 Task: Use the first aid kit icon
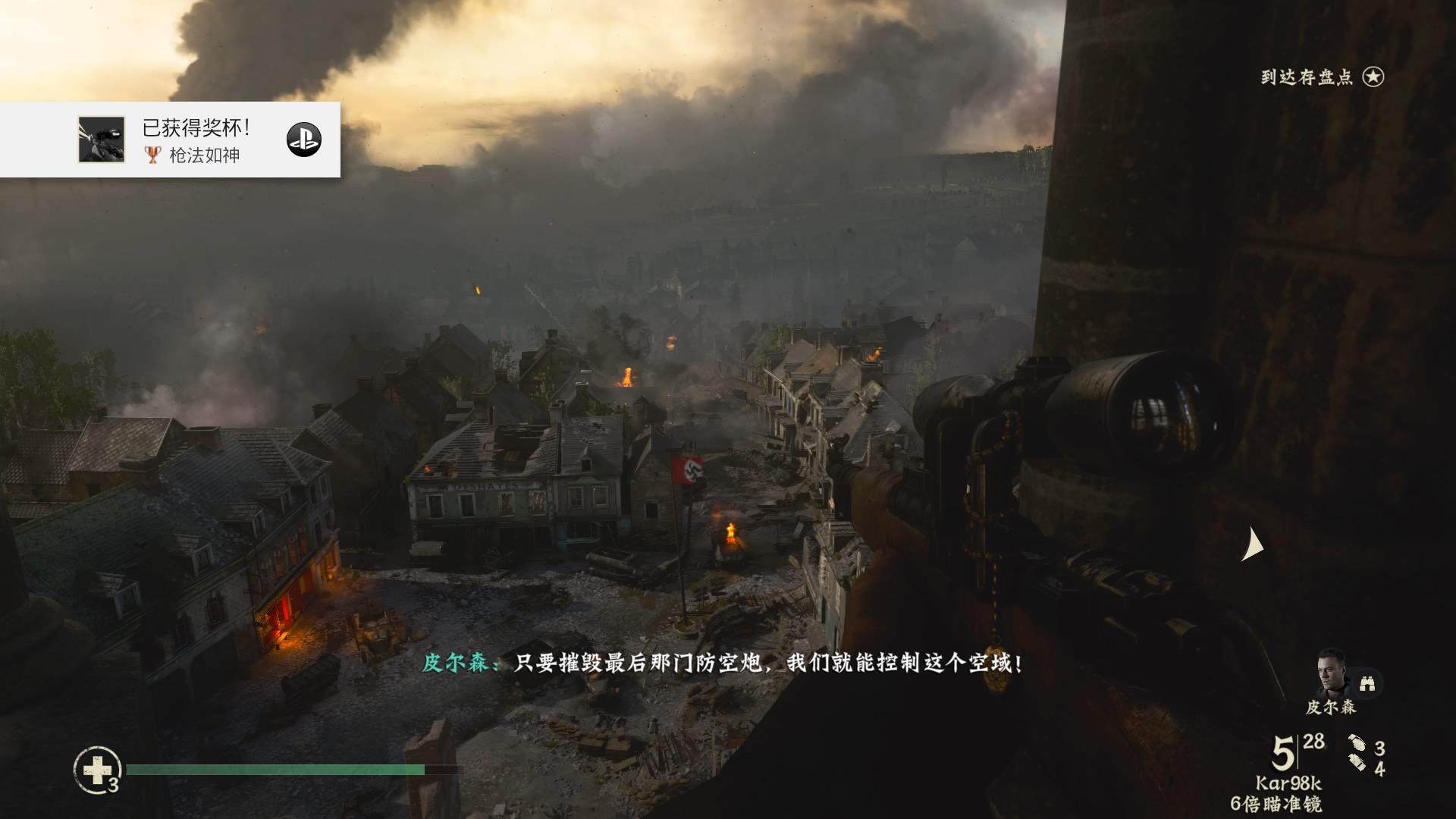coord(97,770)
